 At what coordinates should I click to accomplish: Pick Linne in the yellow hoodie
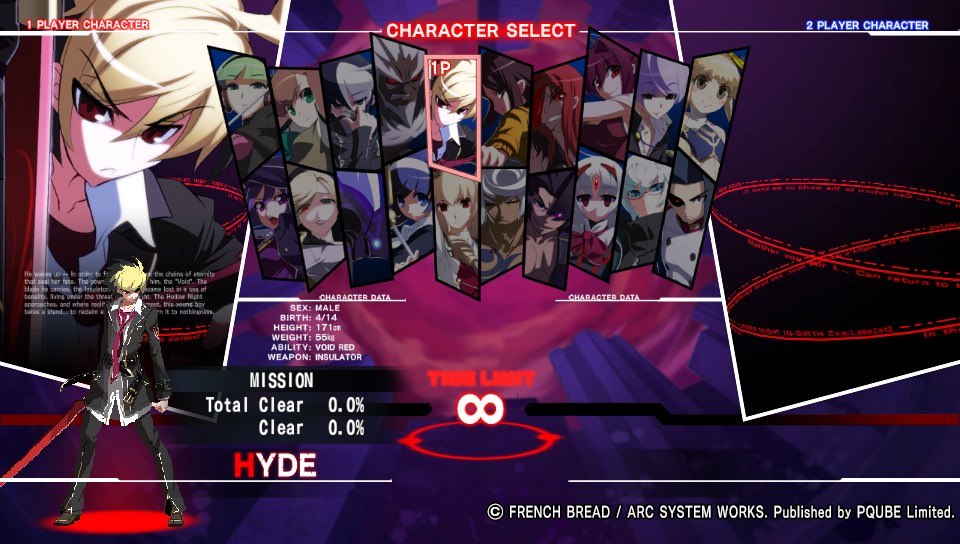pyautogui.click(x=506, y=108)
